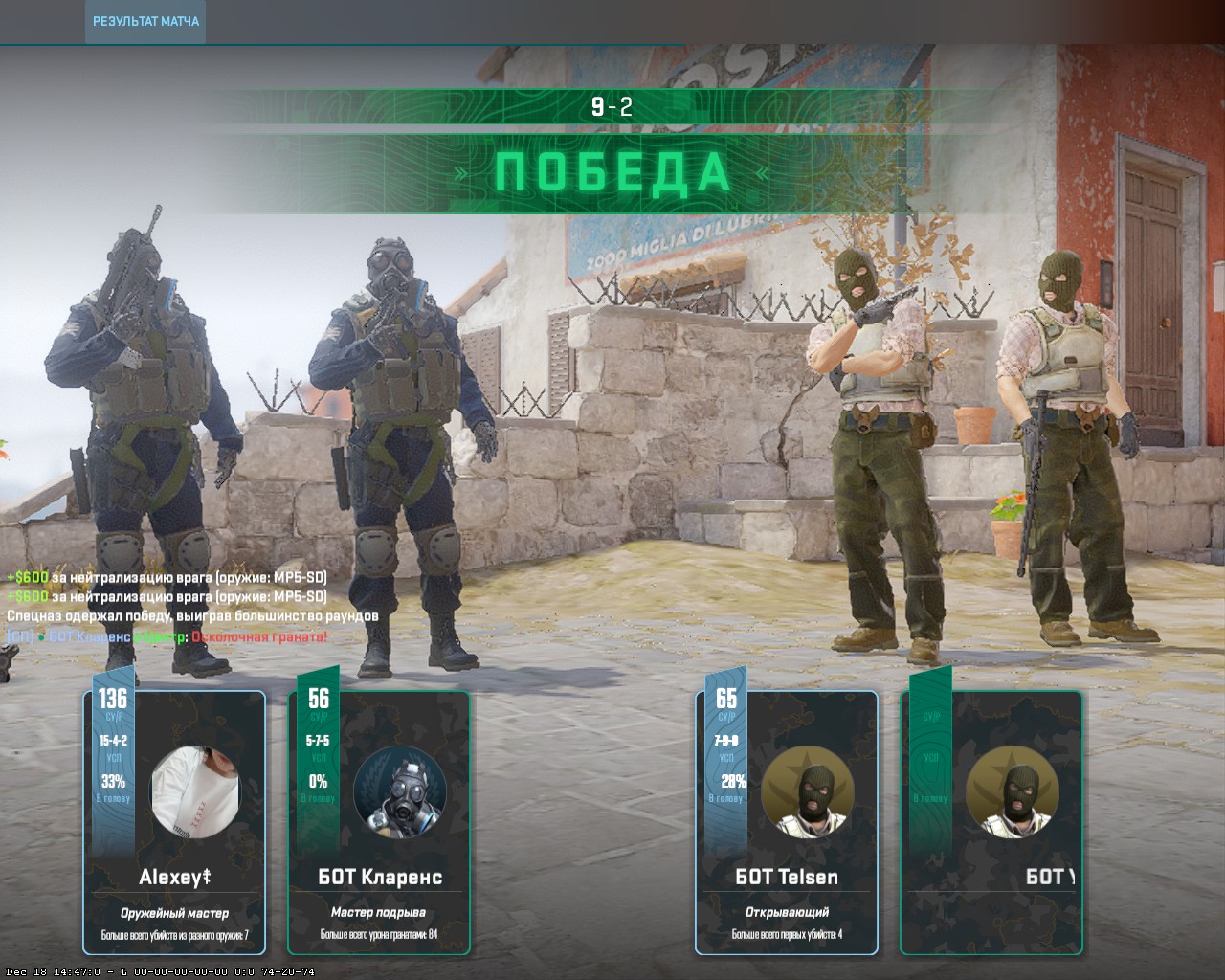1225x980 pixels.
Task: Open the Мастер подрыва accolade label
Action: coord(380,912)
